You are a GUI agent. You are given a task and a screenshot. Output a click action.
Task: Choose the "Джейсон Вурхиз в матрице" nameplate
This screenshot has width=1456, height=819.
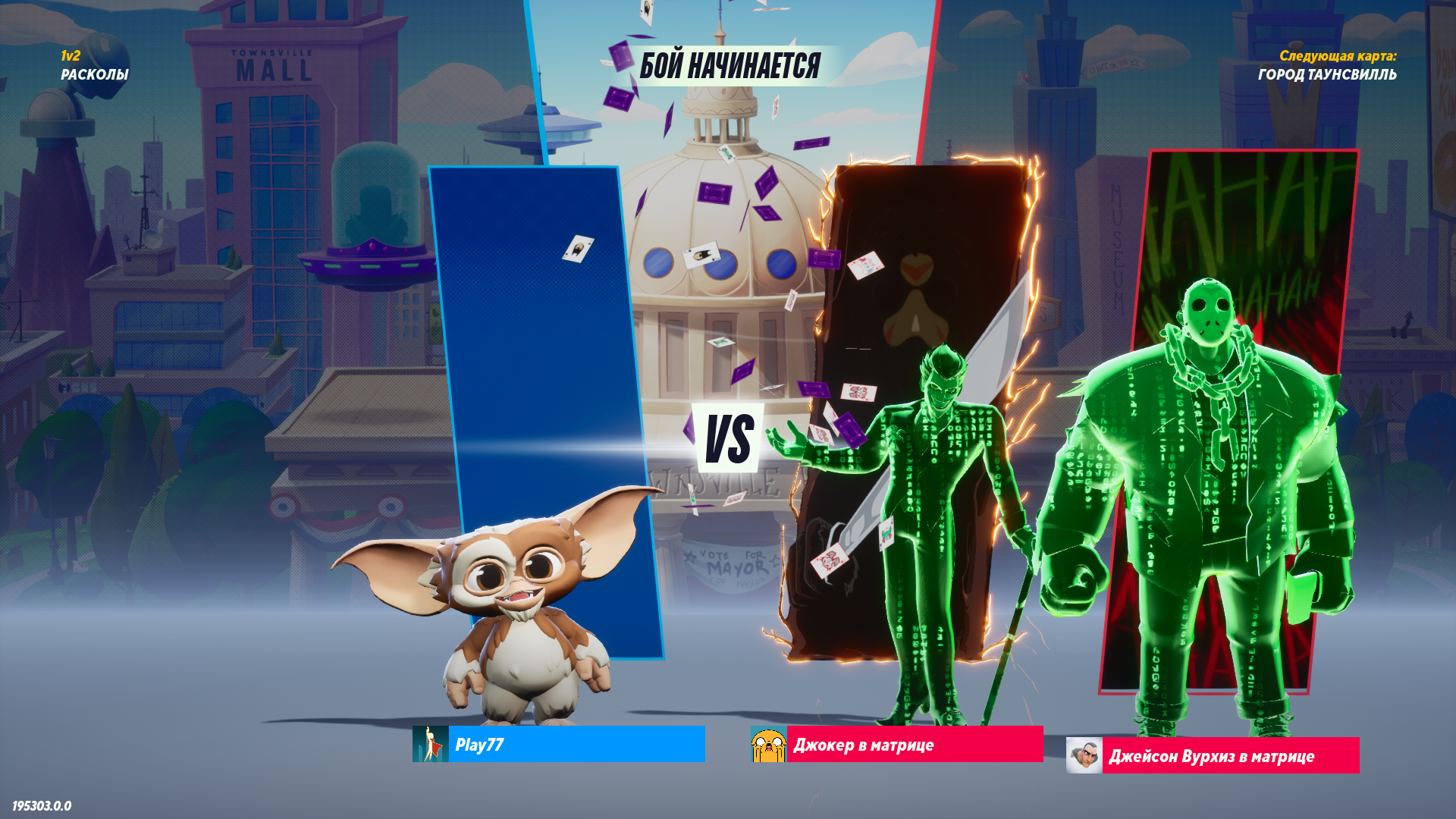[1230, 755]
